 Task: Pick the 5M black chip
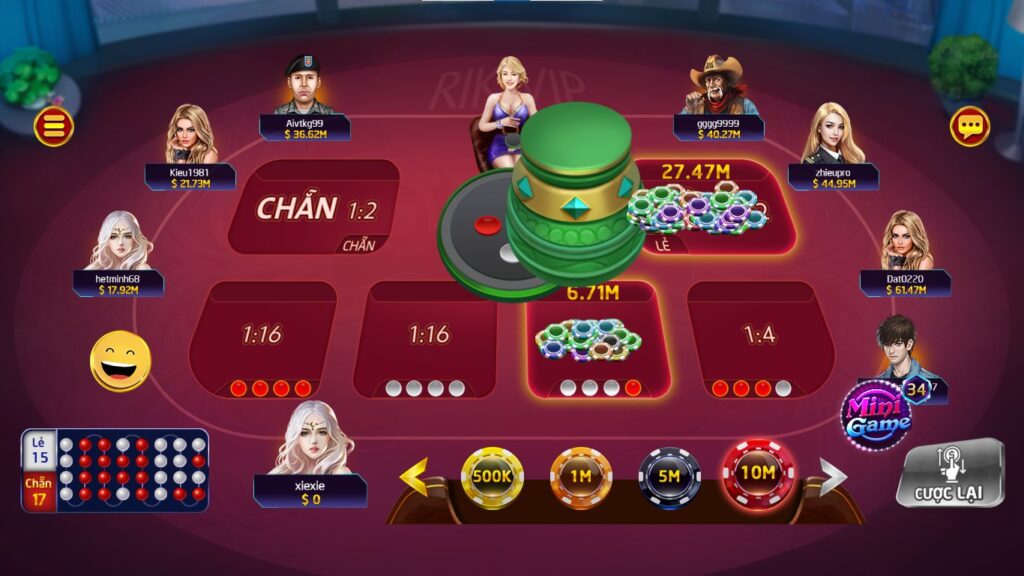(669, 477)
